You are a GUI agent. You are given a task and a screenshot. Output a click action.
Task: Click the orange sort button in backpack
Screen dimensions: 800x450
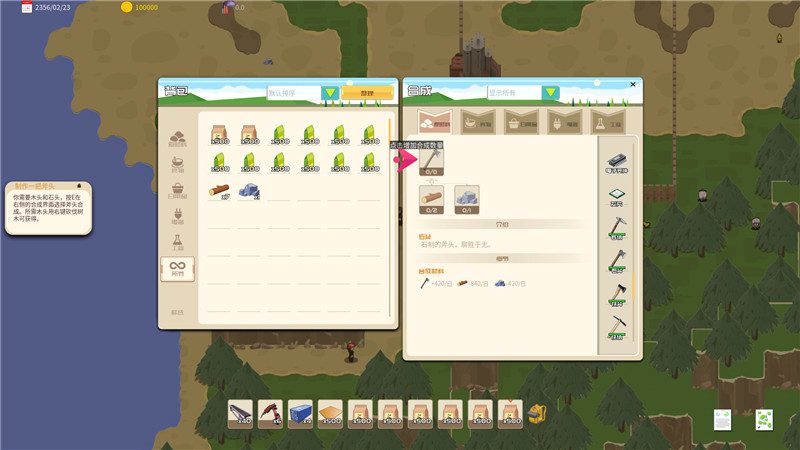point(367,93)
